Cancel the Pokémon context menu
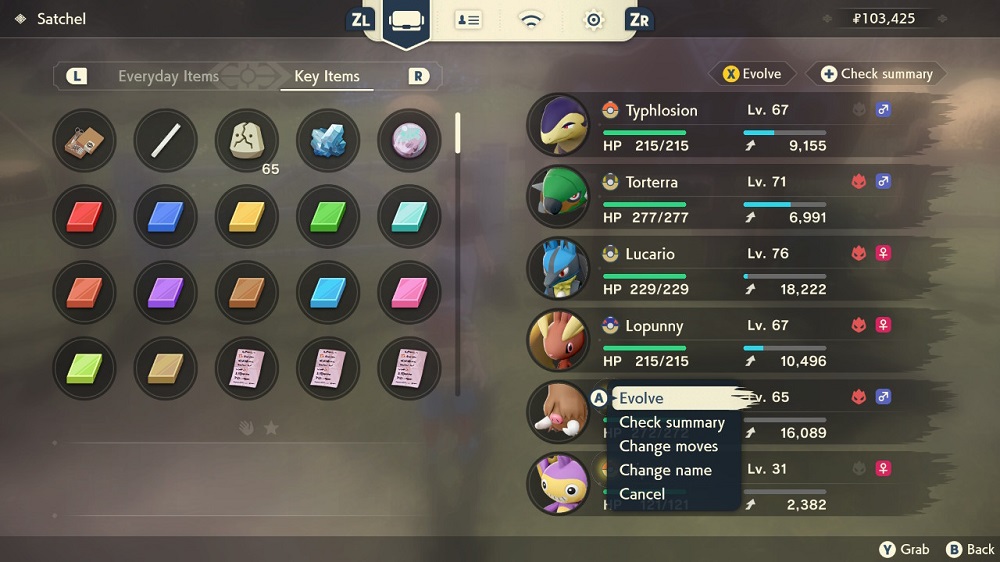1000x562 pixels. 642,494
